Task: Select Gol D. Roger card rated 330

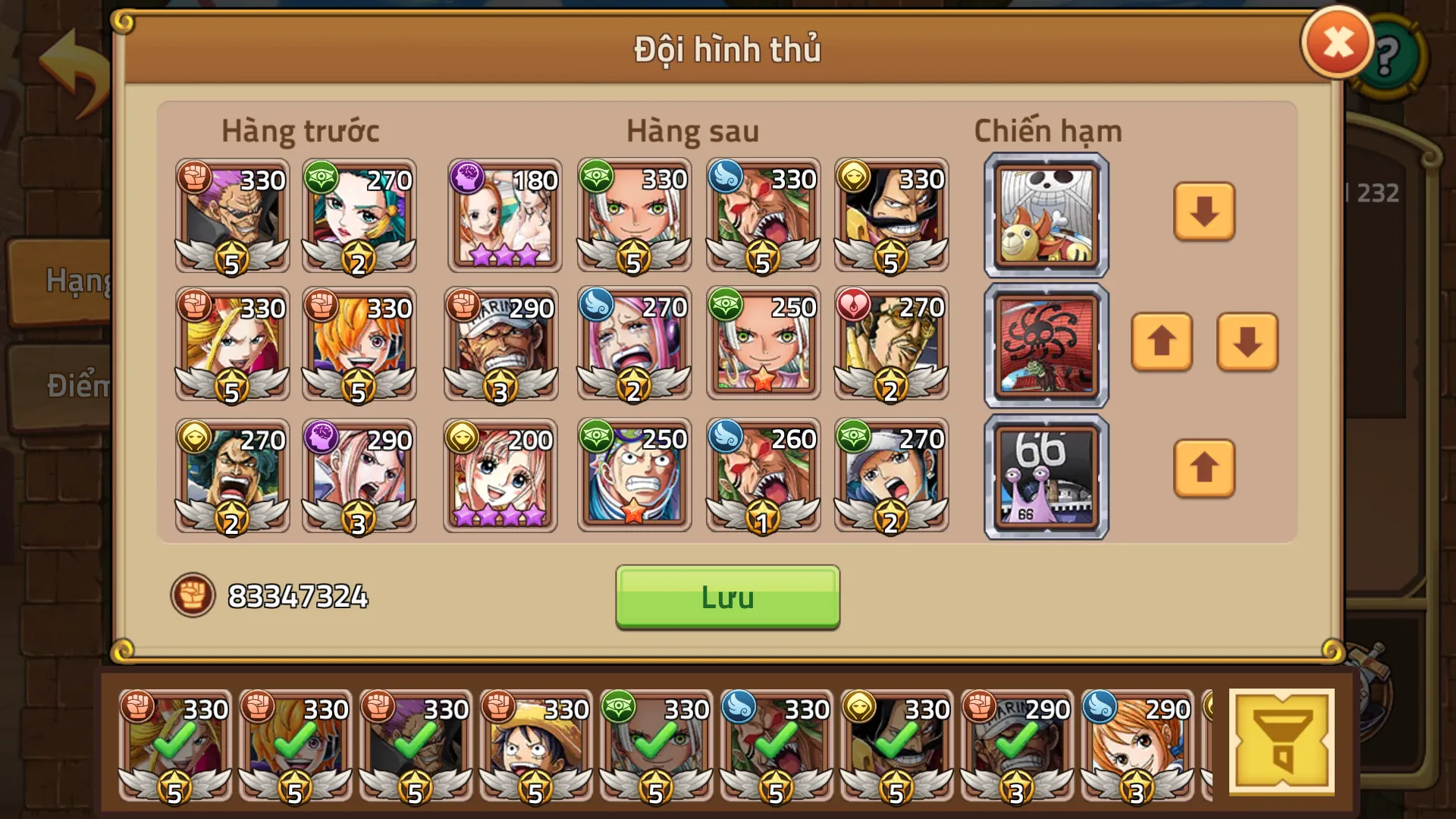Action: (x=892, y=215)
